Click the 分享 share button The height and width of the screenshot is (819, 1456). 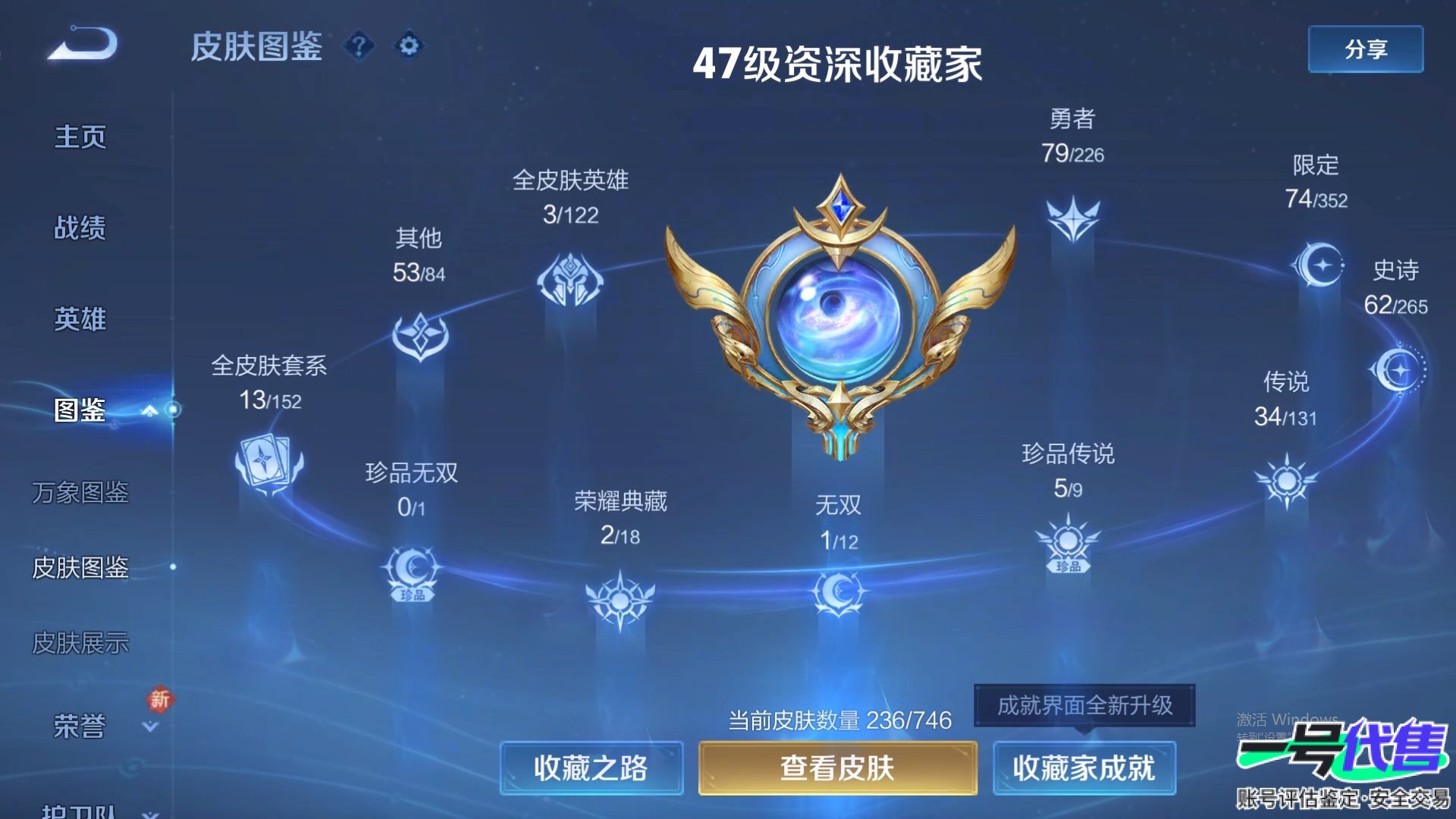pos(1365,49)
